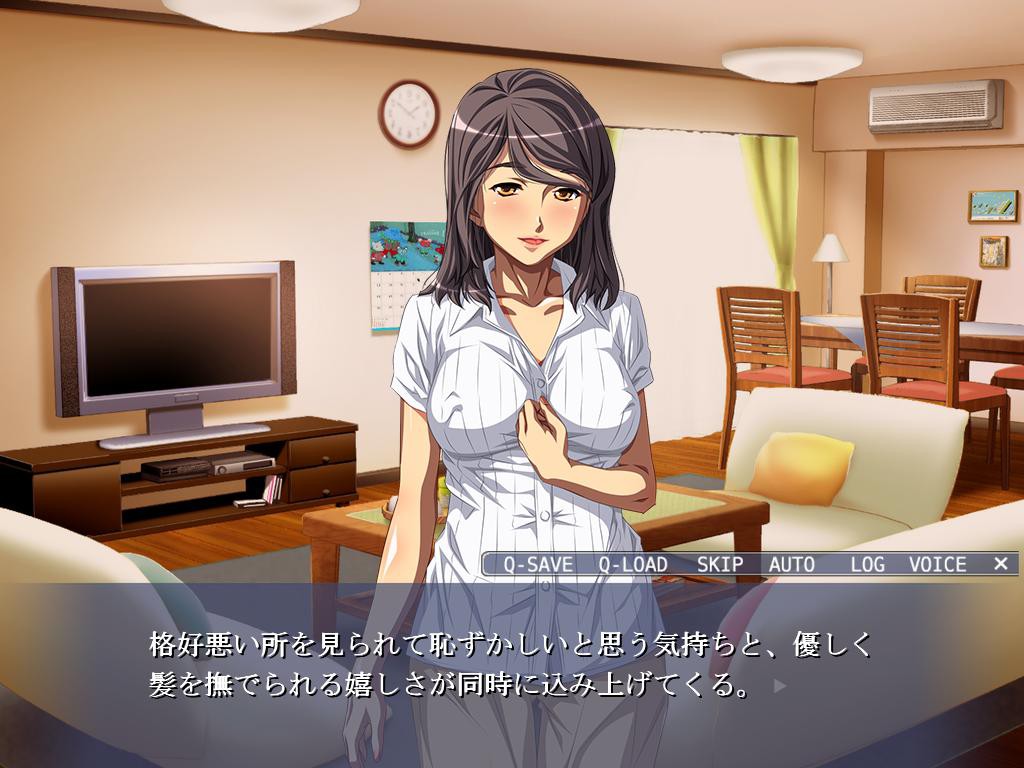The image size is (1024, 768).
Task: Click the Q-SAVE quick save button
Action: tap(536, 564)
